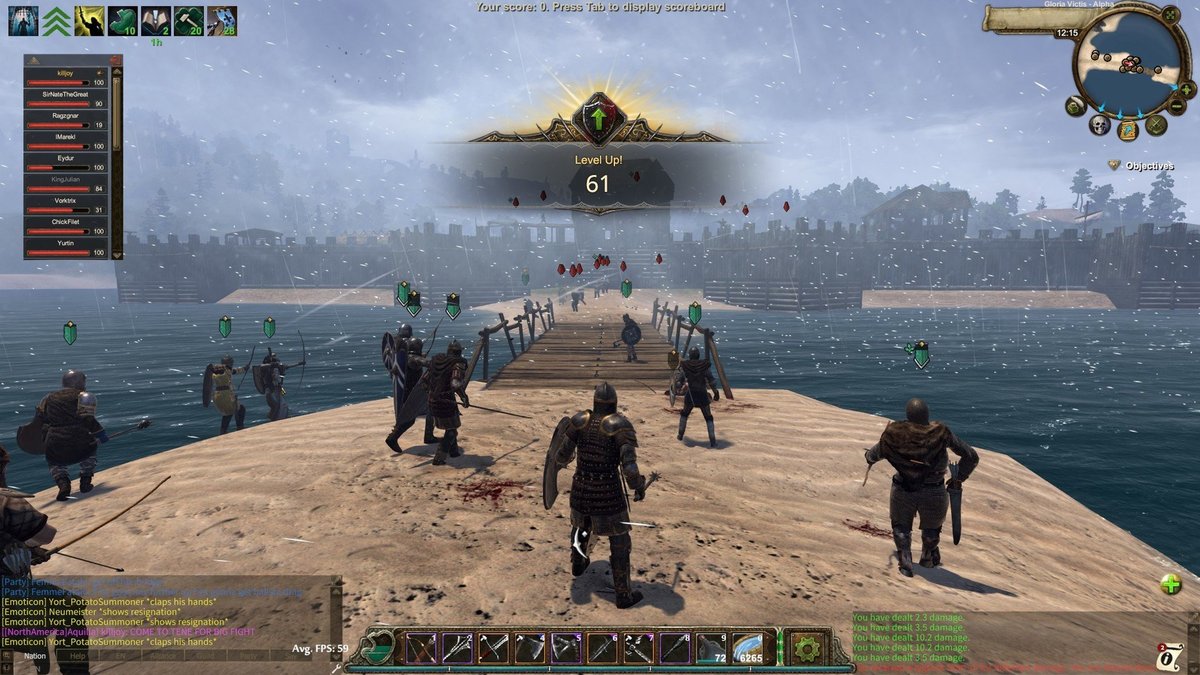Click the green triple-chevron buff icon
The height and width of the screenshot is (675, 1200).
(55, 20)
